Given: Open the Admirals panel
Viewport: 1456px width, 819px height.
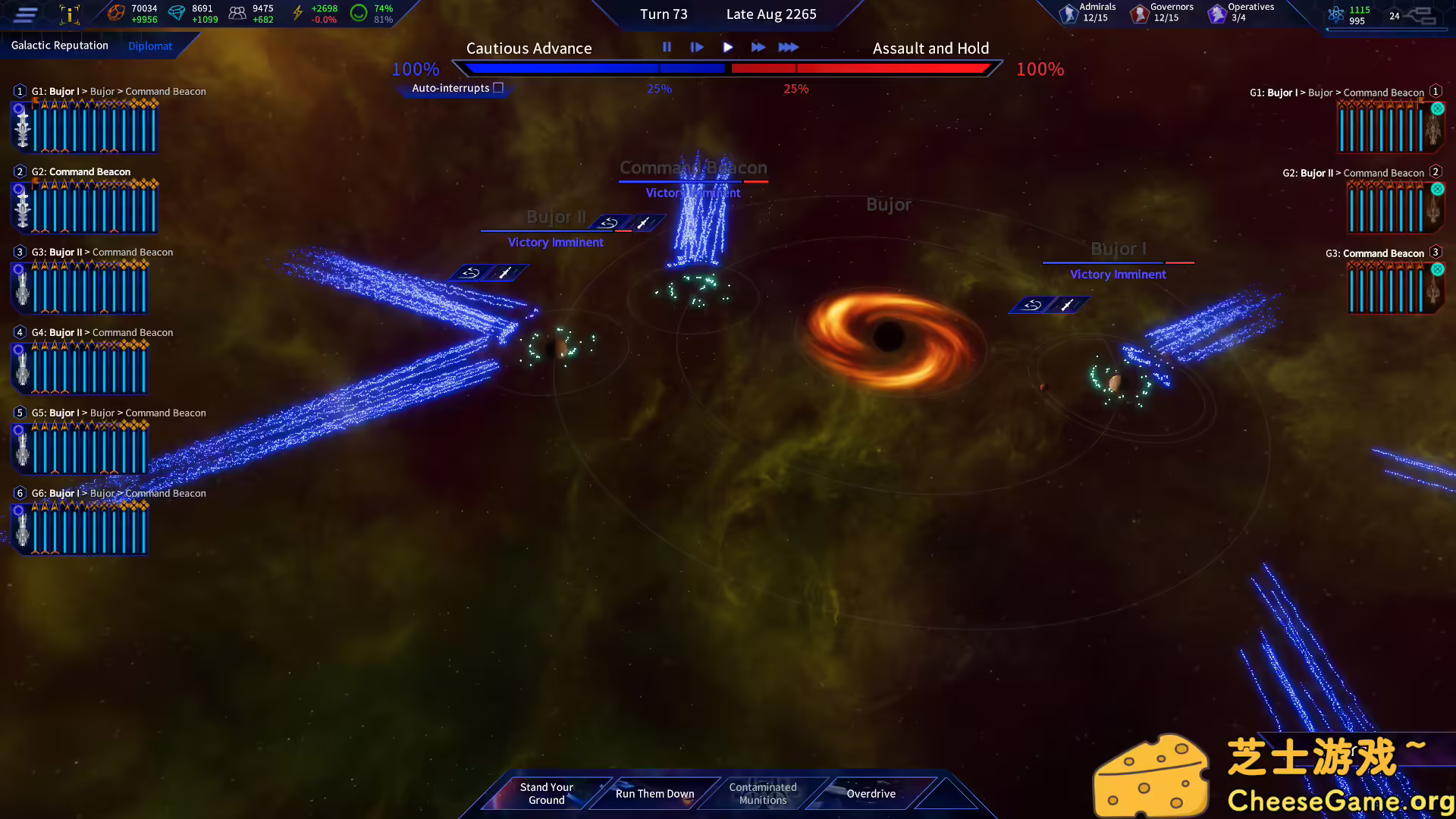Looking at the screenshot, I should [1069, 13].
